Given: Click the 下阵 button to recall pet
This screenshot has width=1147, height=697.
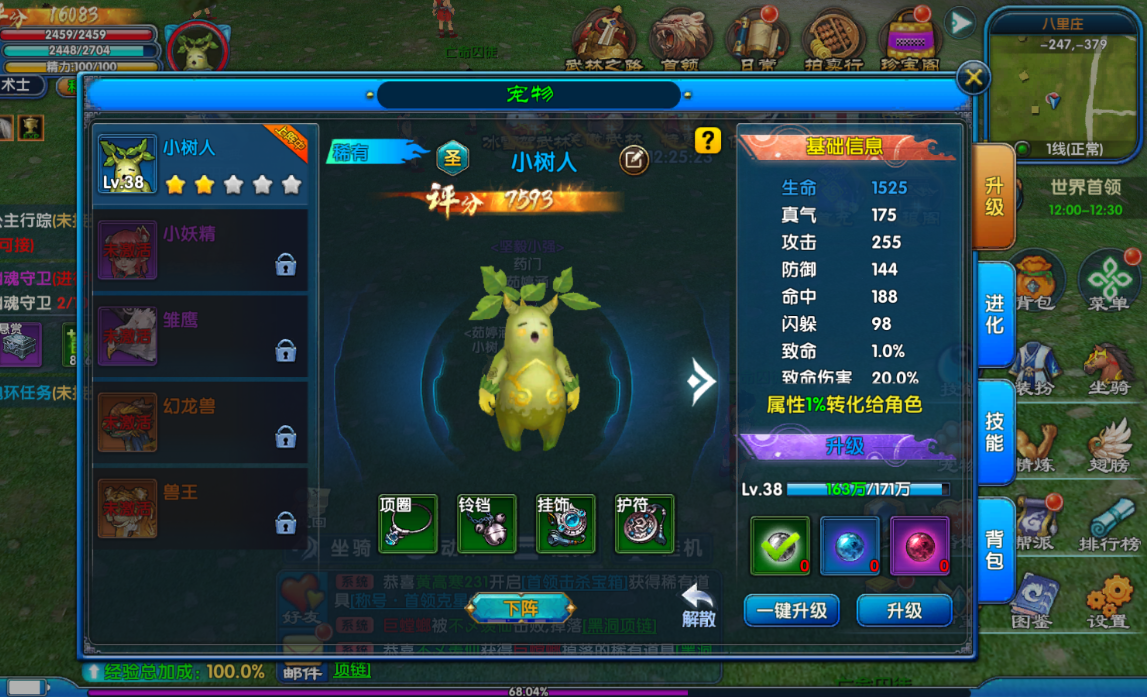Looking at the screenshot, I should 521,607.
